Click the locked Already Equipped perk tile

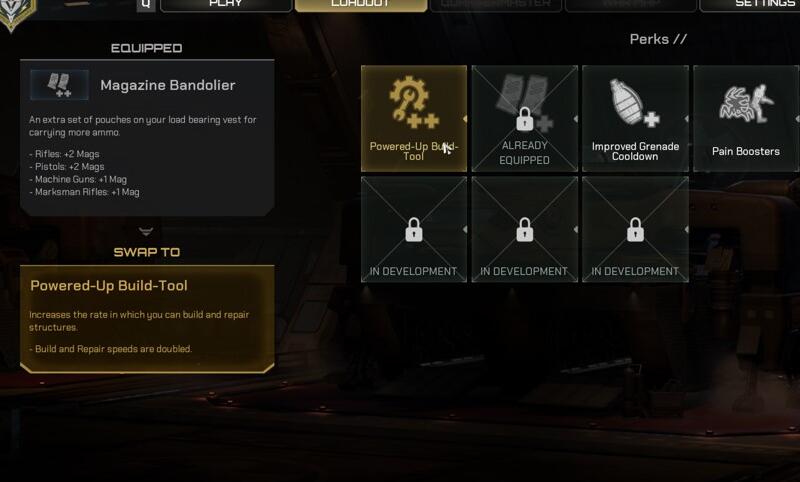[524, 118]
